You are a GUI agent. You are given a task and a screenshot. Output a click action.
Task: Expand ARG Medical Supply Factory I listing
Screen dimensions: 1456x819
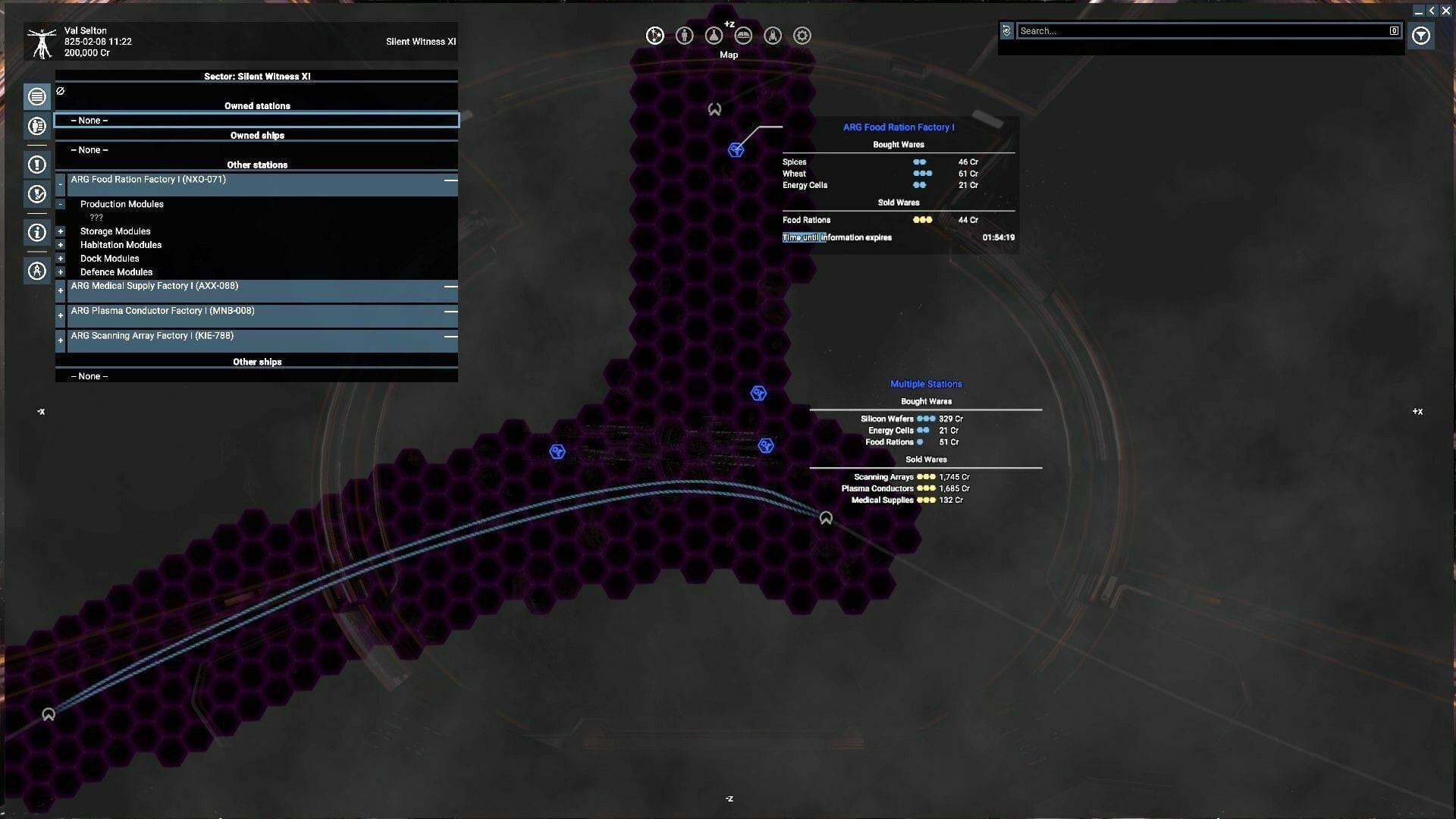[60, 290]
